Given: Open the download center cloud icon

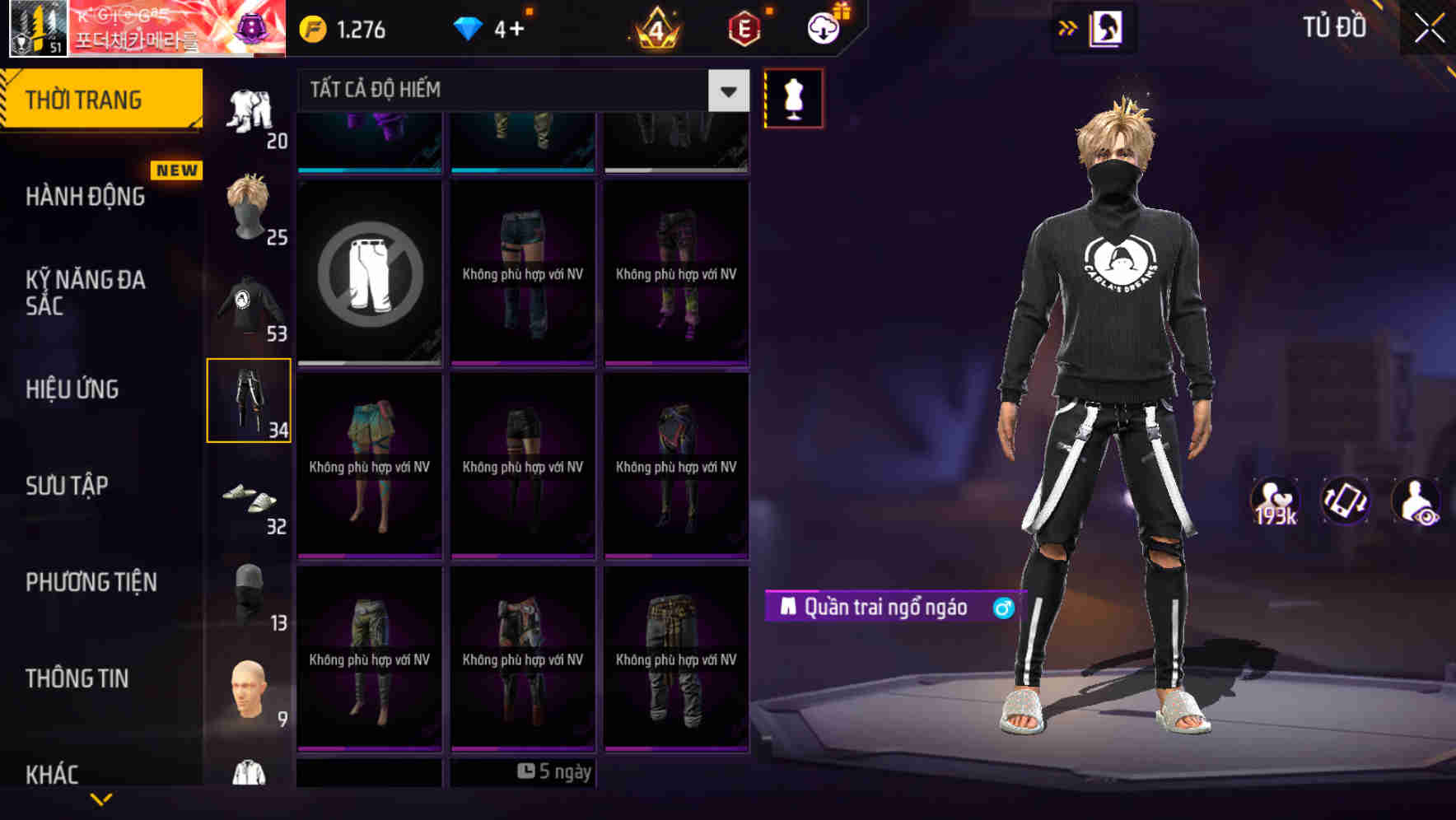Looking at the screenshot, I should (x=822, y=27).
